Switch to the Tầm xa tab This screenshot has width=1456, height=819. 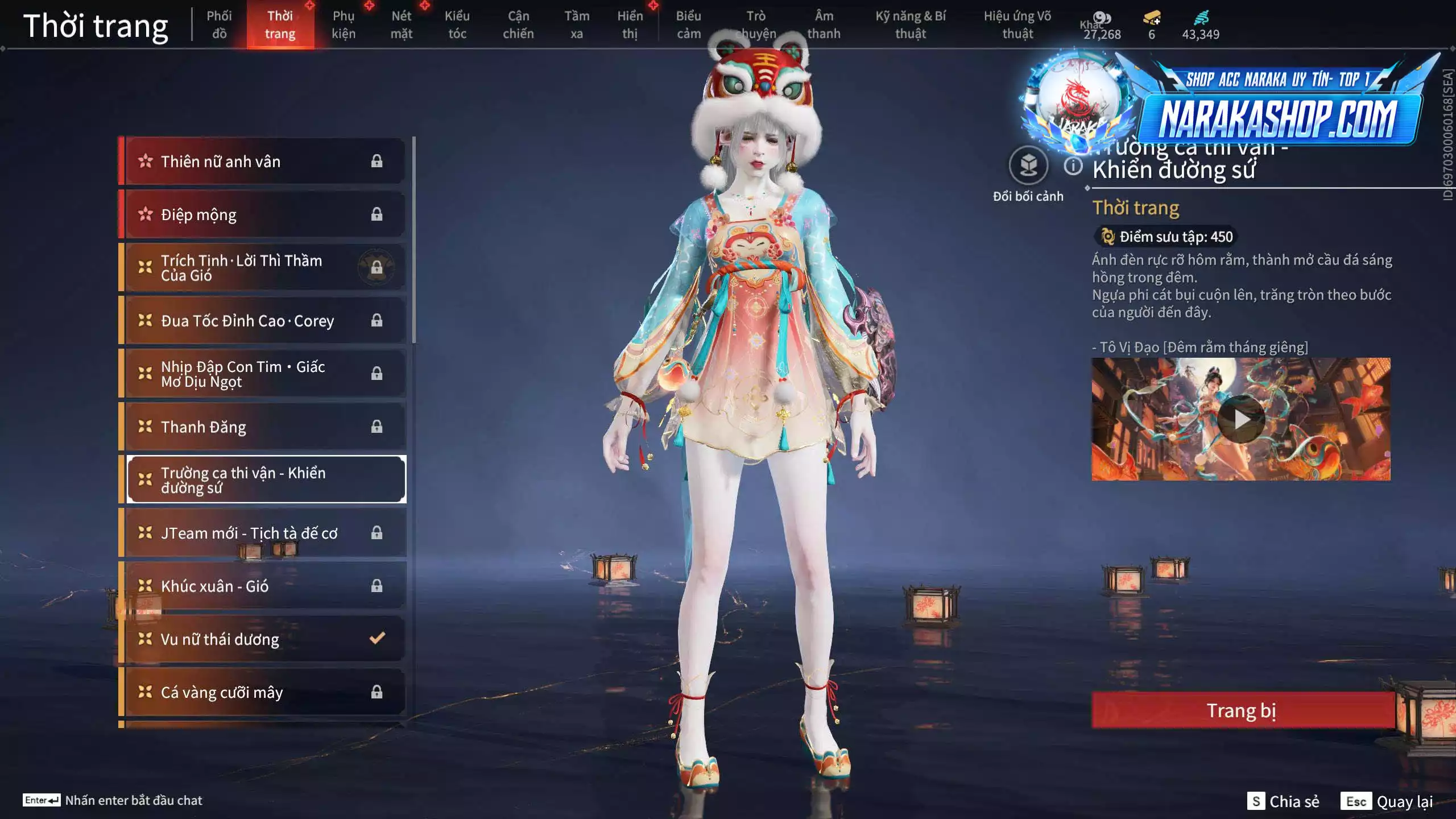[x=577, y=25]
